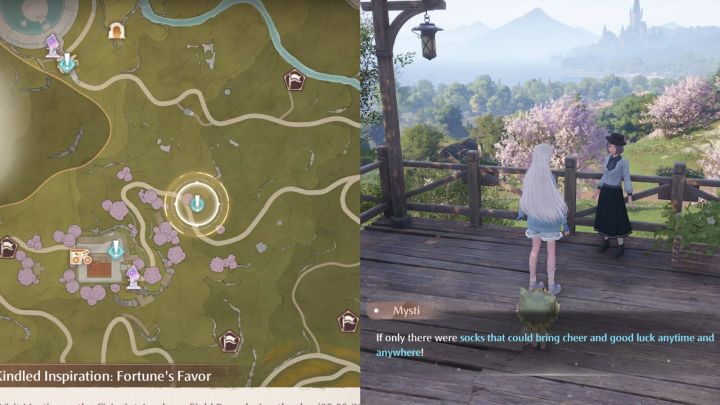720x405 pixels.
Task: Click the bicycle icon on the map
Action: (77, 256)
